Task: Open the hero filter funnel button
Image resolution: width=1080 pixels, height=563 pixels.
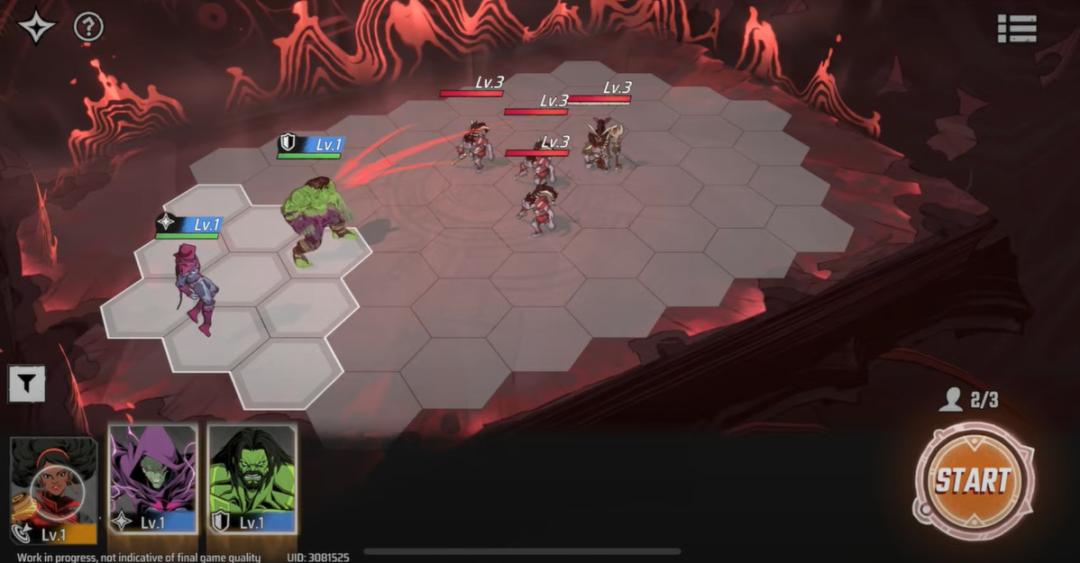Action: 27,383
